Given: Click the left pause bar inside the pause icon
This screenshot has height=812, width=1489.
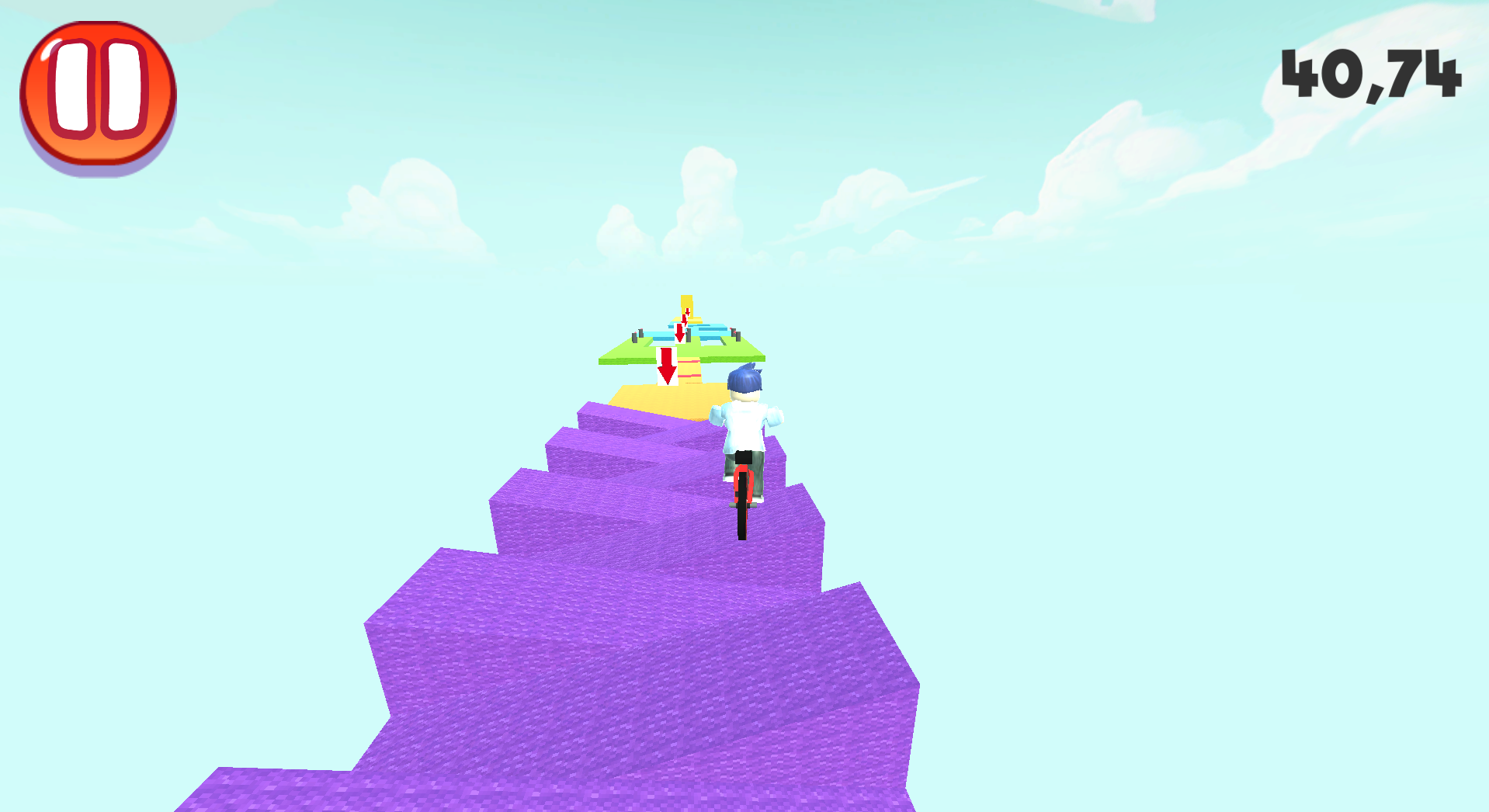Looking at the screenshot, I should pyautogui.click(x=75, y=91).
